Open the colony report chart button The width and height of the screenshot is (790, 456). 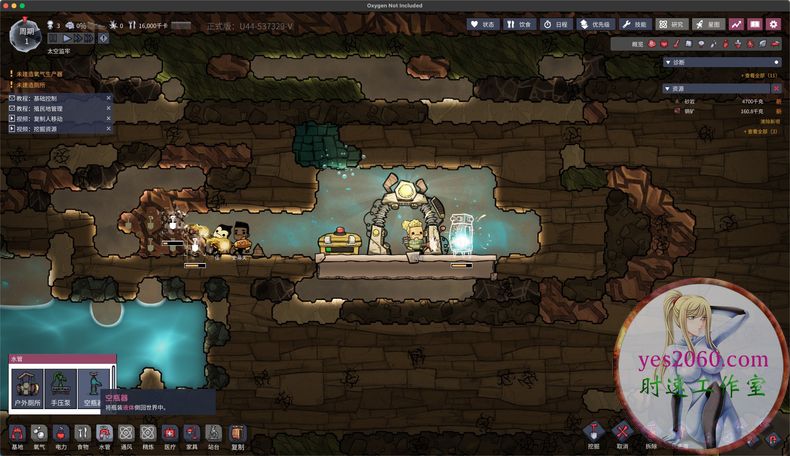737,24
